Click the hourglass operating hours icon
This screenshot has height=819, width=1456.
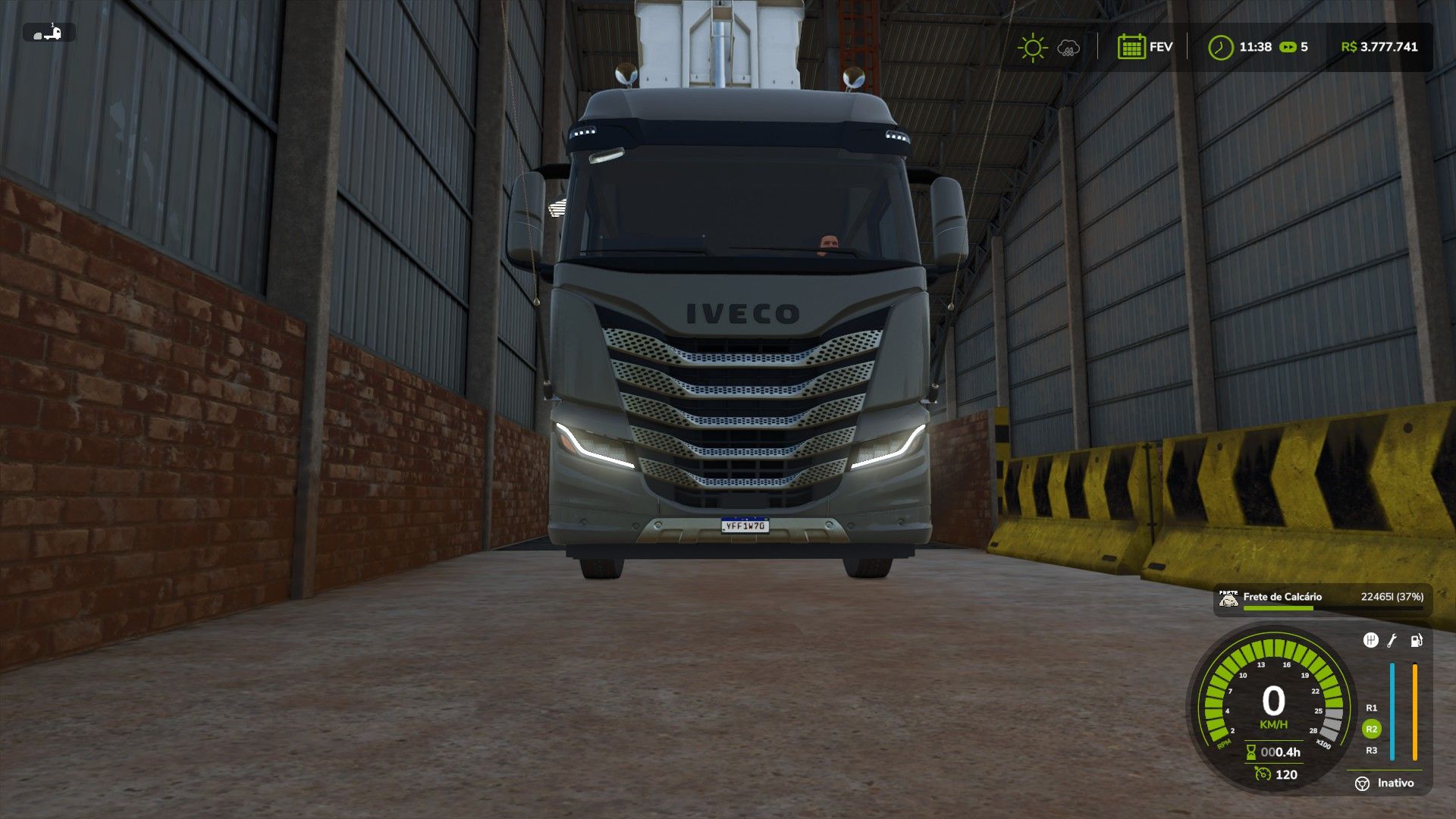coord(1251,752)
